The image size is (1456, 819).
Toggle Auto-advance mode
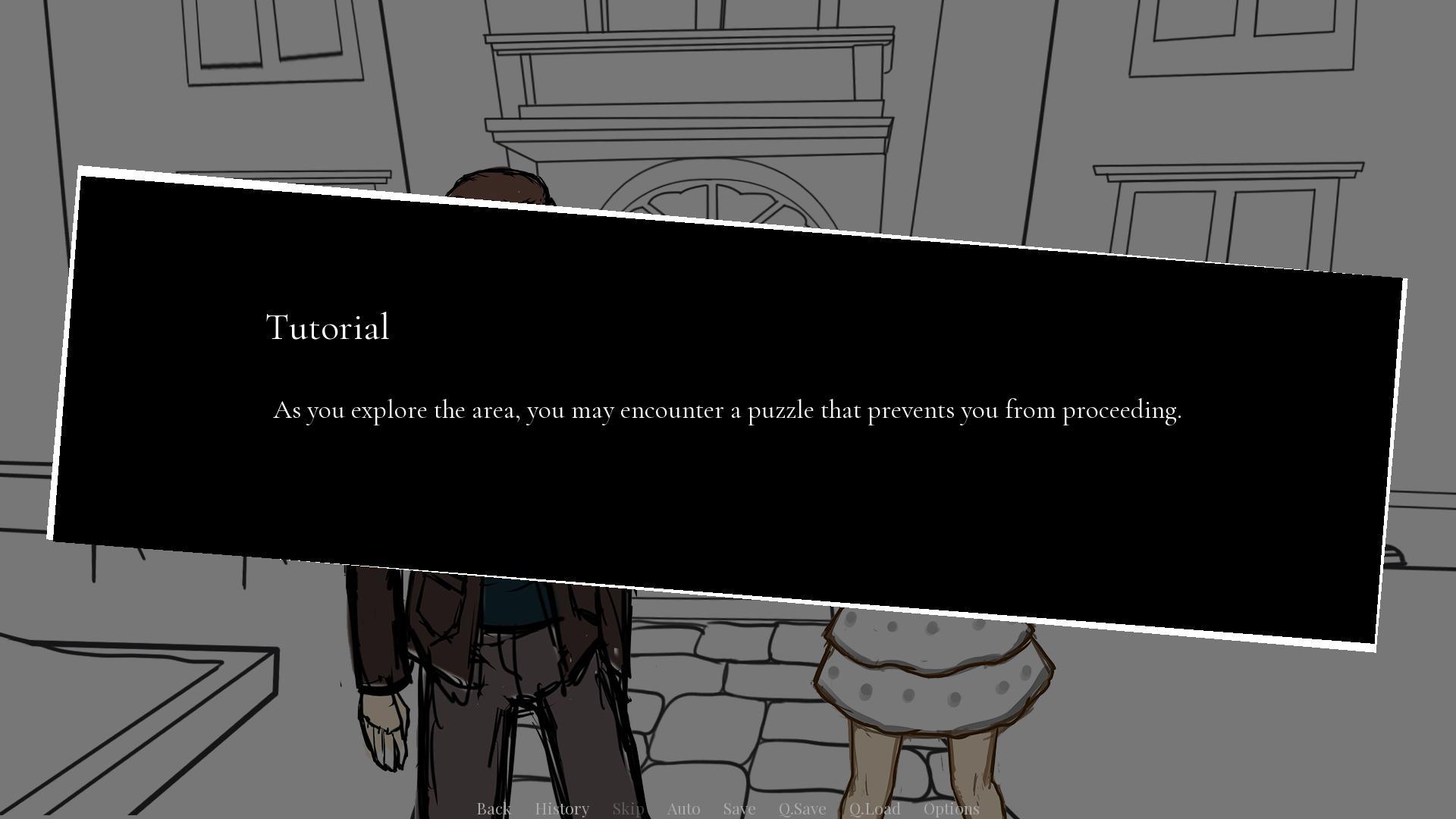tap(683, 808)
